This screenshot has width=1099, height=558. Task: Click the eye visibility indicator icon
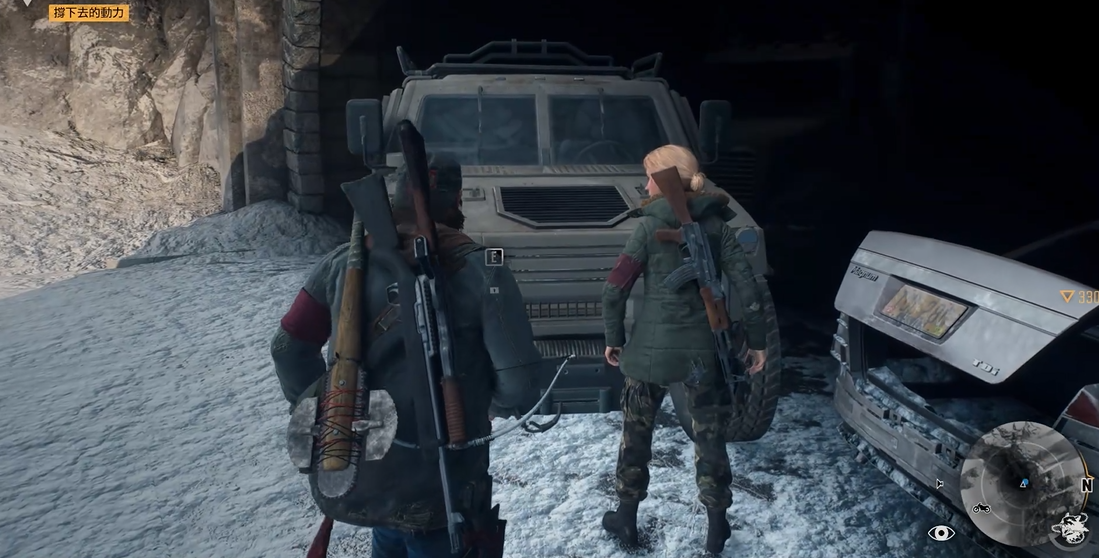[941, 533]
